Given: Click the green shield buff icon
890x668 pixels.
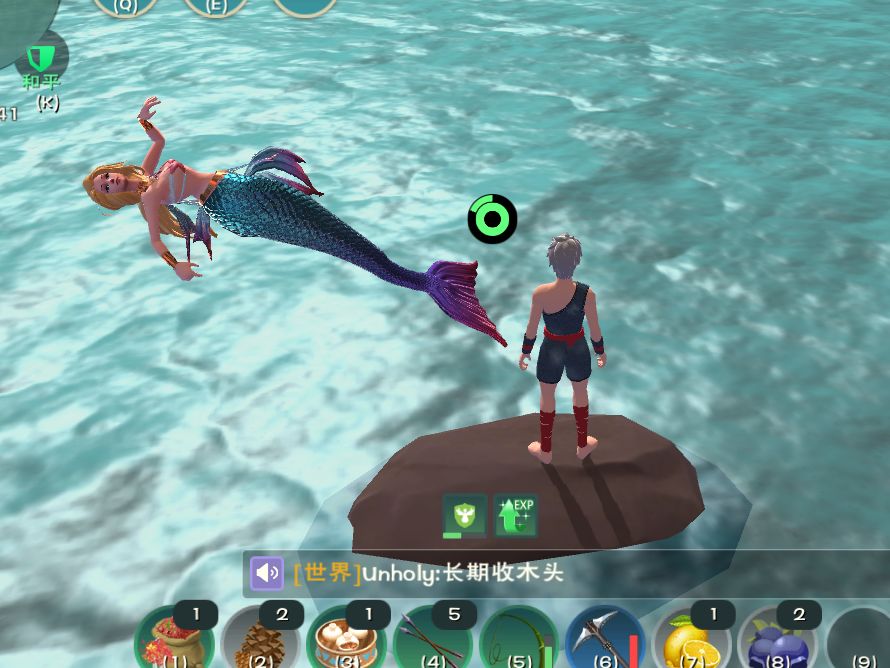Looking at the screenshot, I should (x=465, y=515).
